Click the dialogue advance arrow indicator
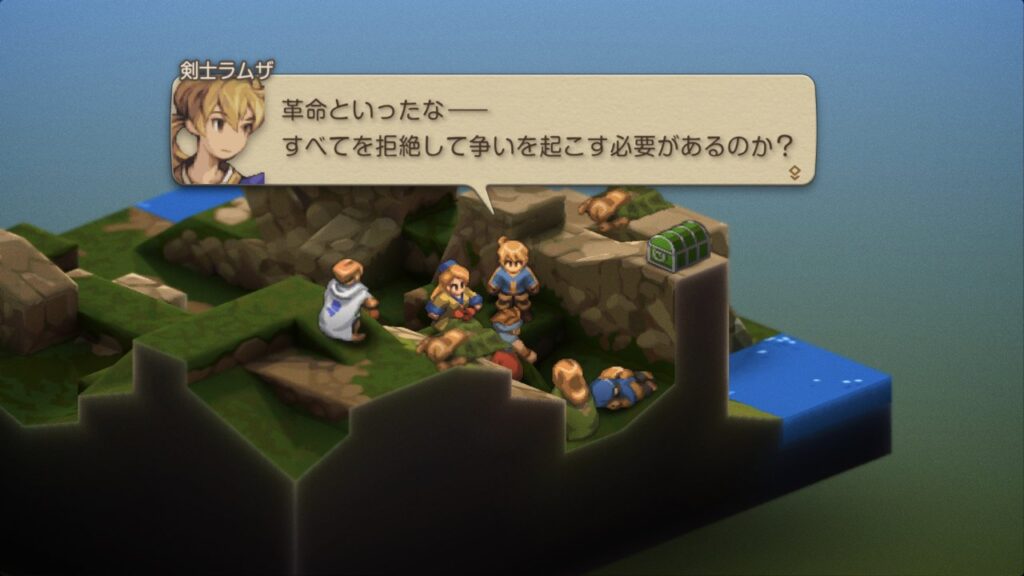Image resolution: width=1024 pixels, height=576 pixels. [x=795, y=172]
